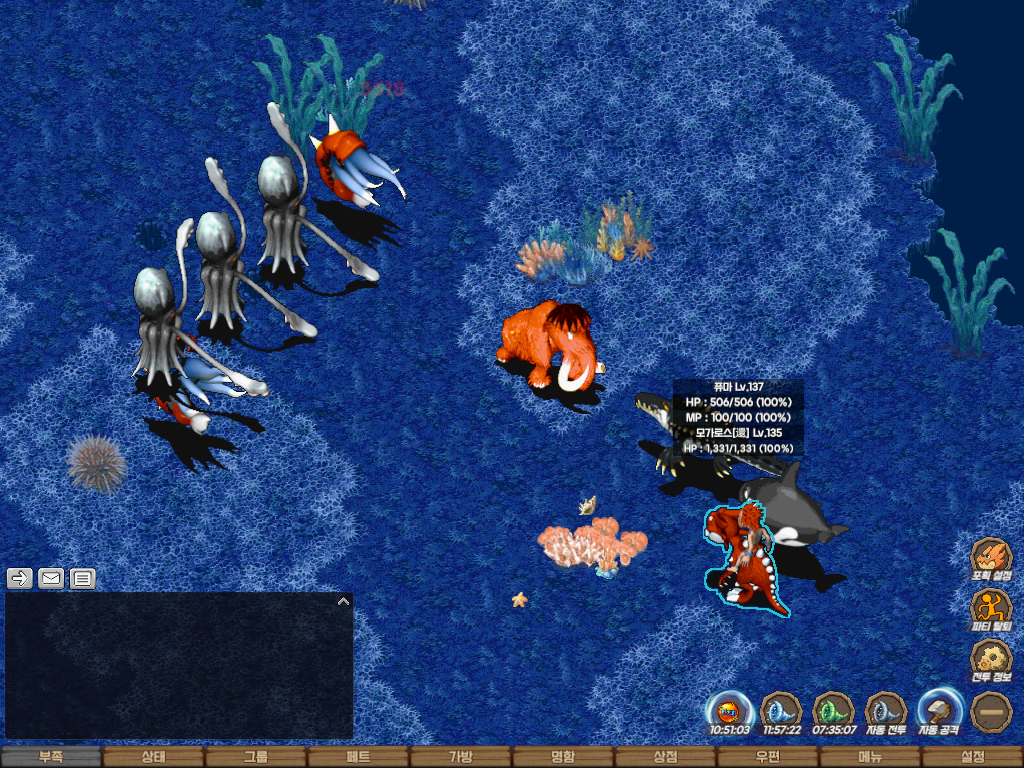1024x768 pixels.
Task: Open the 상점 (shop) menu
Action: 665,757
